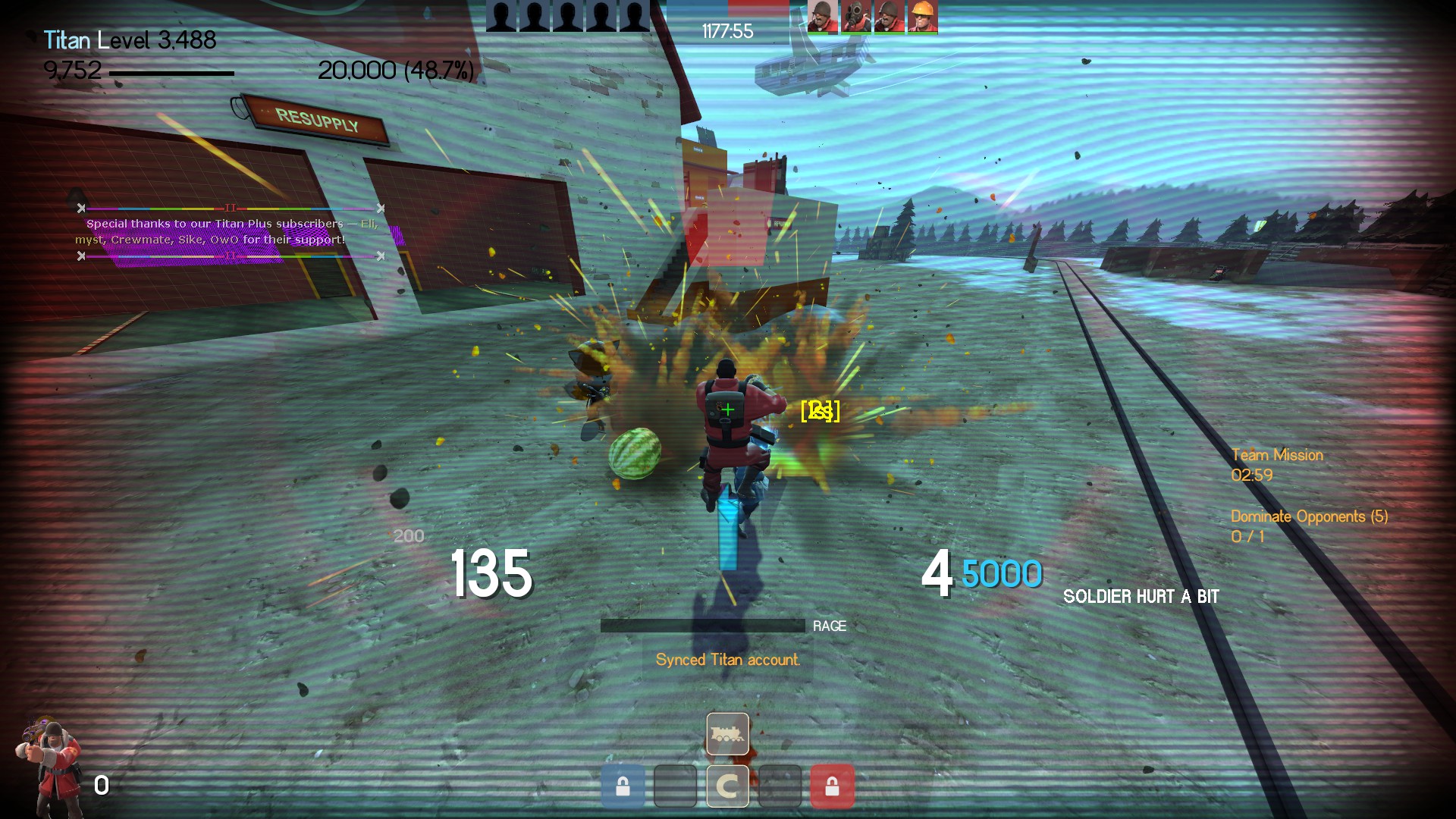
Task: Click the train icon above control points
Action: (x=727, y=733)
